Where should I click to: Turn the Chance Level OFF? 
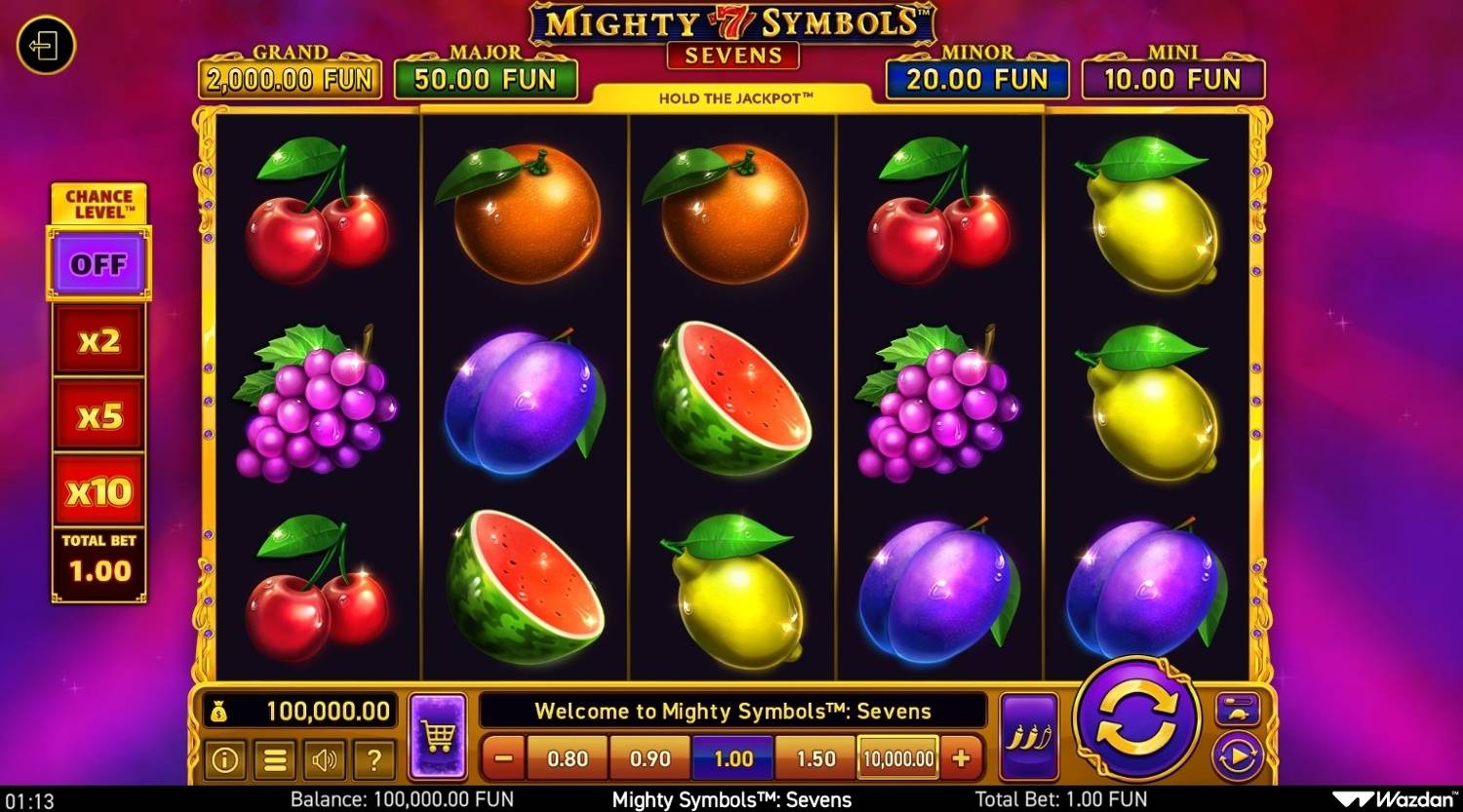98,263
